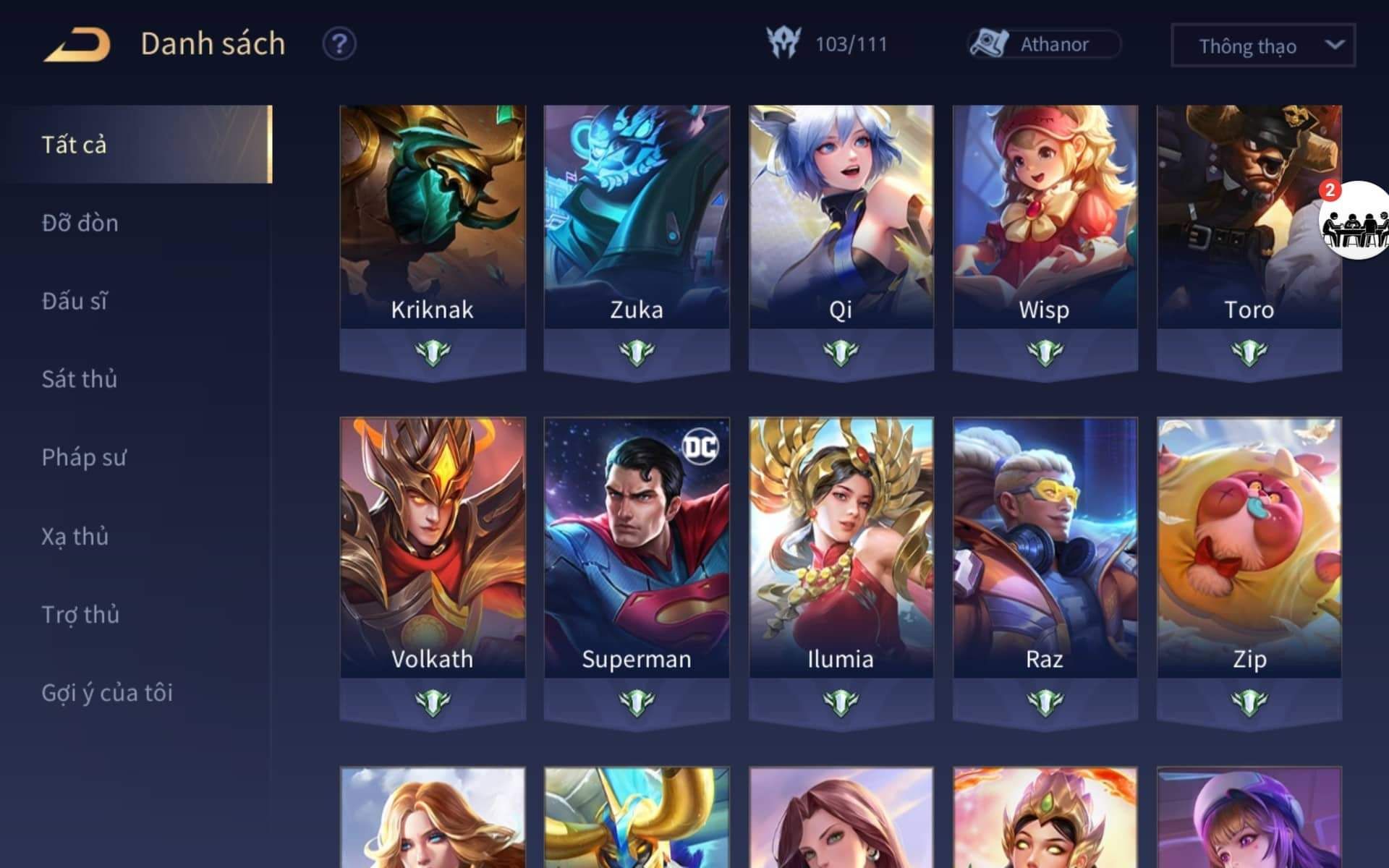View the Gợi ý của tôi tab
Screen dimensions: 1389x868
pos(107,692)
